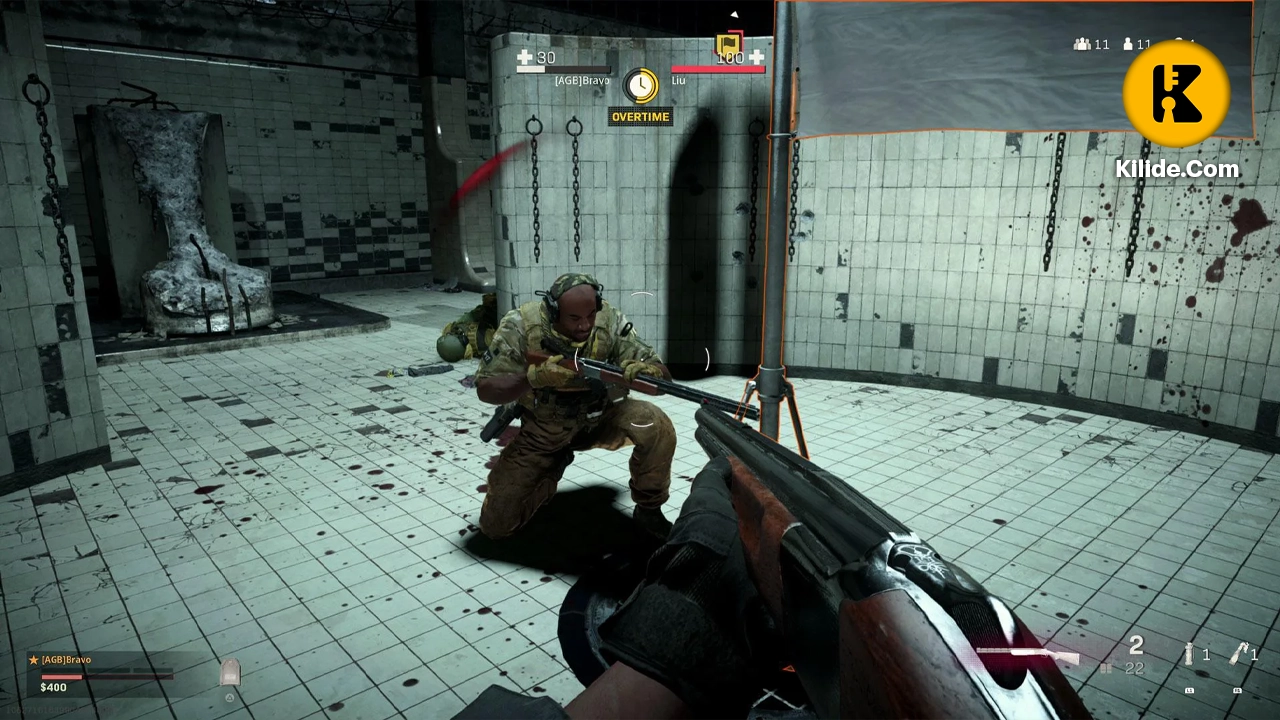Select the equipped shotgun weapon icon
1280x720 pixels.
tap(1027, 652)
